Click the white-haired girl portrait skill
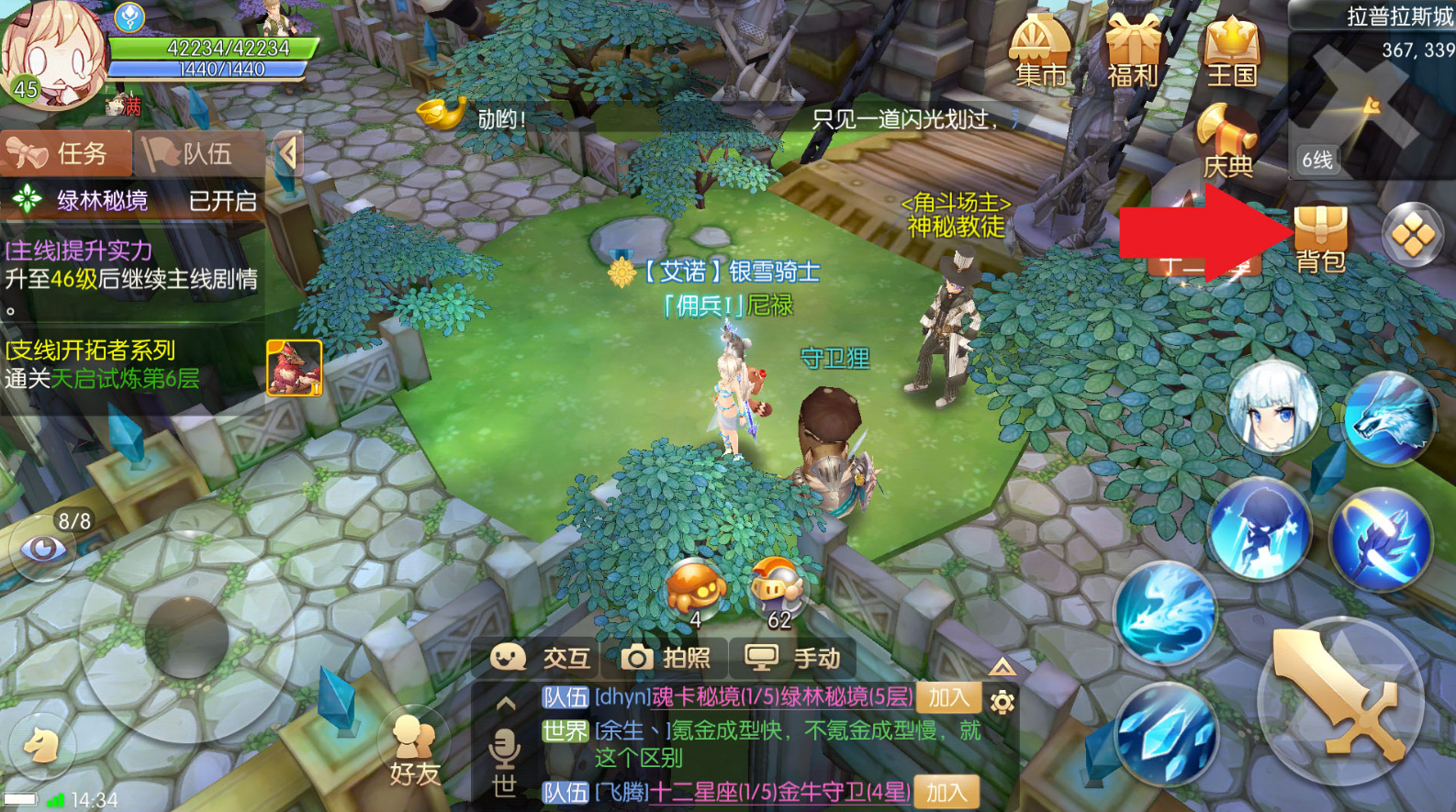Image resolution: width=1456 pixels, height=812 pixels. tap(1273, 408)
